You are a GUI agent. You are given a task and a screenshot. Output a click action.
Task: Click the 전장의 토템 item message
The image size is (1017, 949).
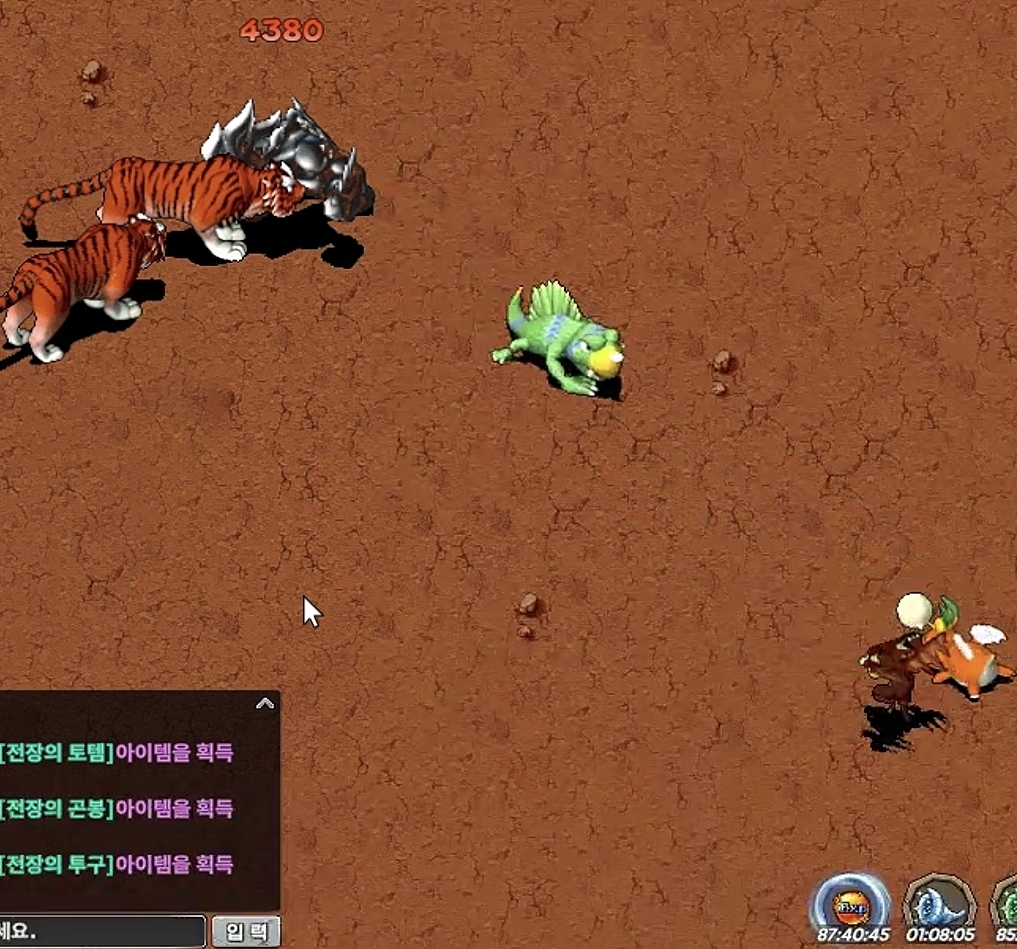click(118, 752)
